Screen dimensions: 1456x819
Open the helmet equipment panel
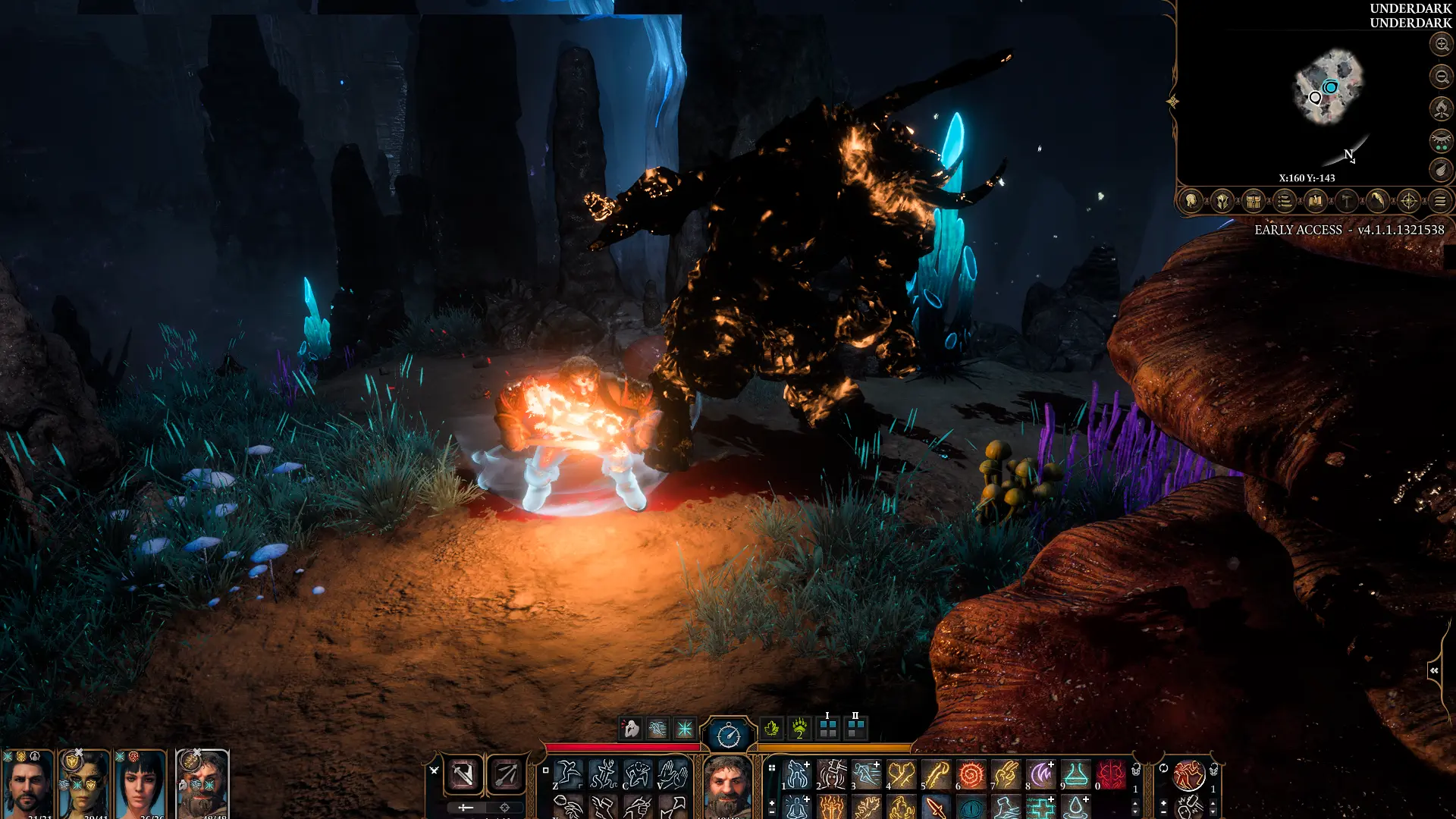pyautogui.click(x=1222, y=201)
